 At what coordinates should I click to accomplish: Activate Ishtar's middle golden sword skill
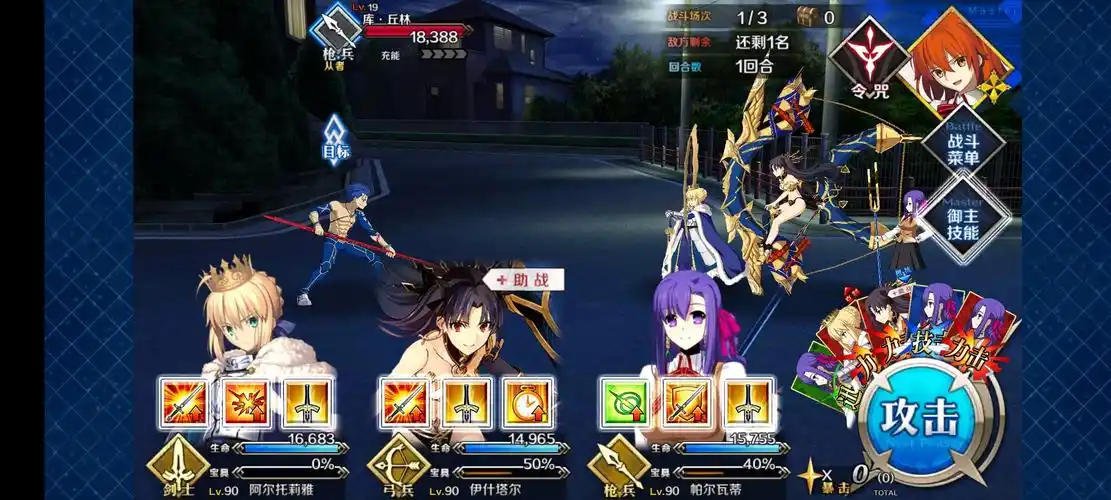point(466,403)
